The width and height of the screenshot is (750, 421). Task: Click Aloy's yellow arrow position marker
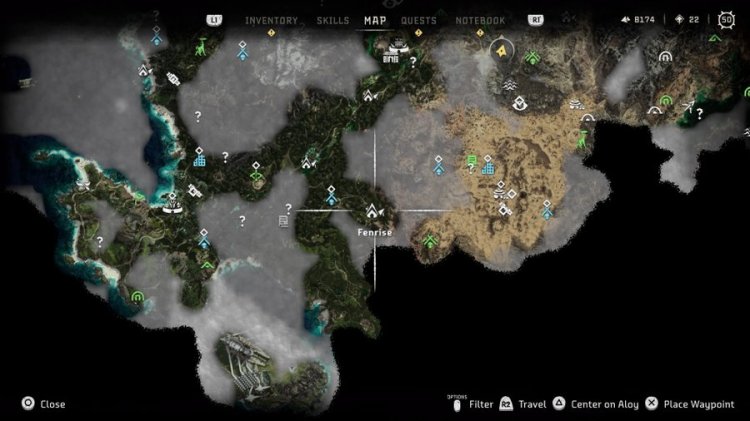pyautogui.click(x=501, y=49)
